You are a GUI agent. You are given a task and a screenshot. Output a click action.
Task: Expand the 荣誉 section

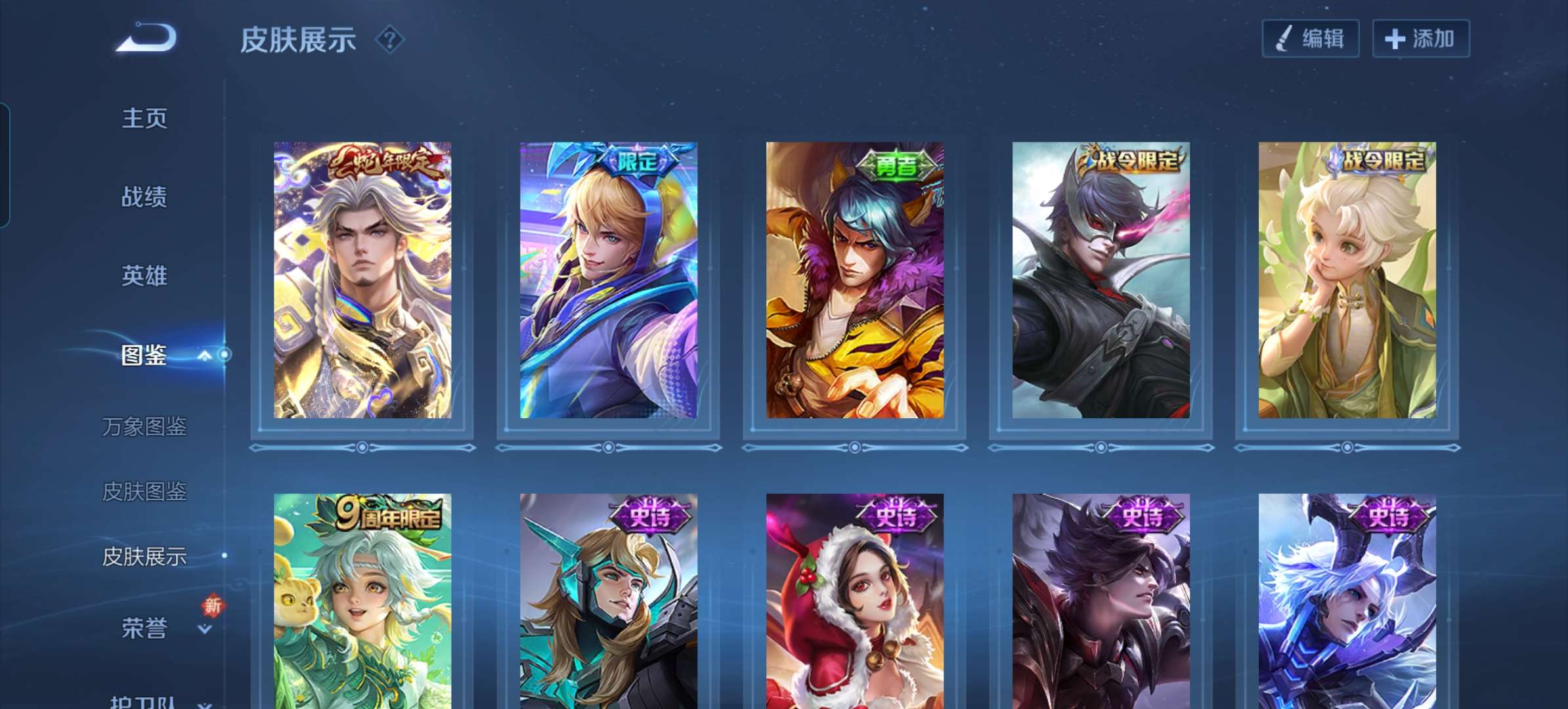(205, 629)
